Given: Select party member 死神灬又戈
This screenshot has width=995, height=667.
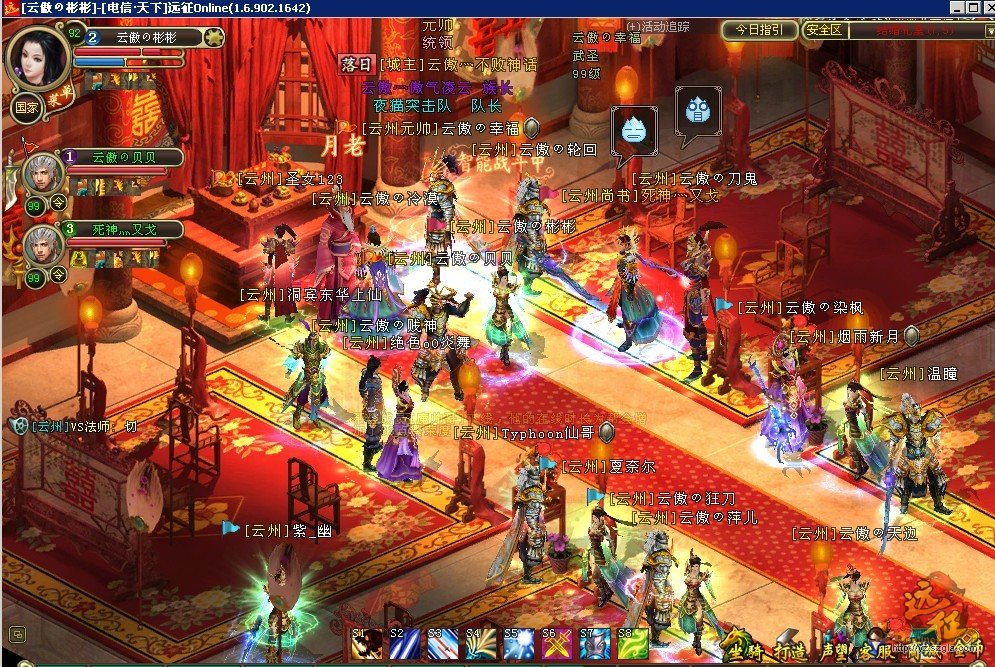Looking at the screenshot, I should tap(44, 244).
